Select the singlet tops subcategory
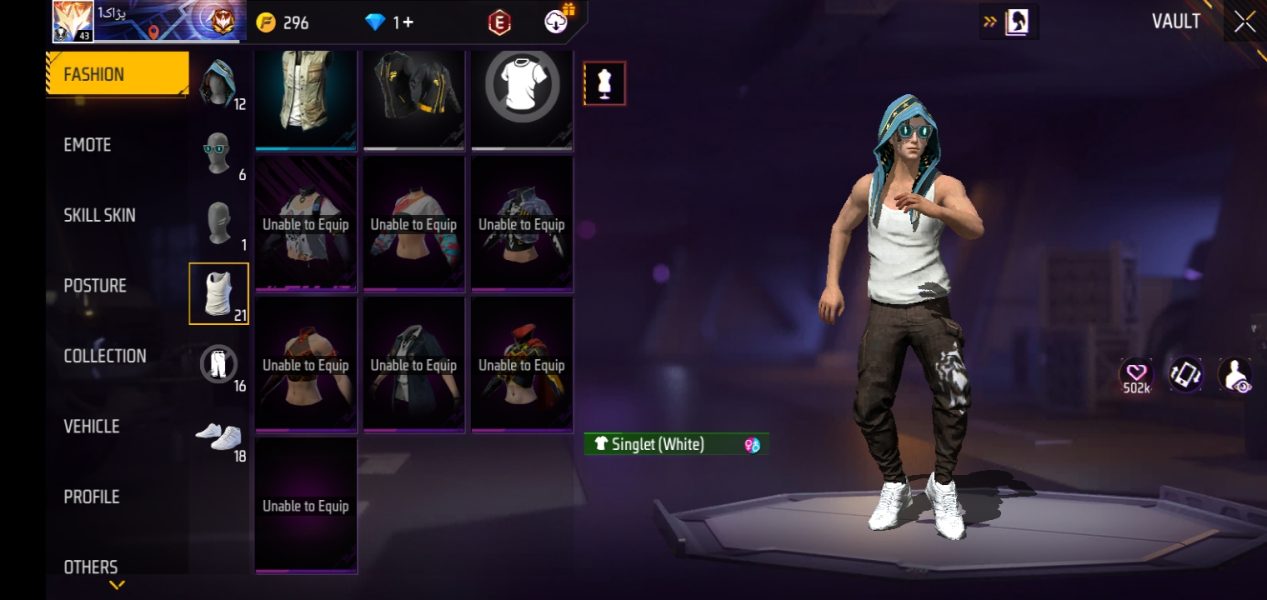The width and height of the screenshot is (1267, 600). pyautogui.click(x=218, y=294)
